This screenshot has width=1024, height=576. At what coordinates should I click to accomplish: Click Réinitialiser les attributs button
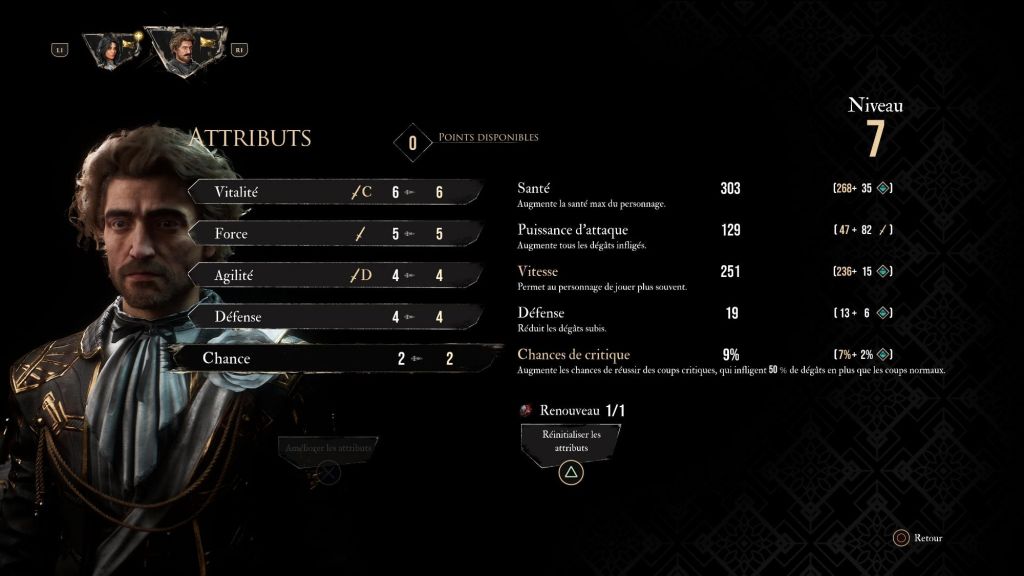point(570,441)
